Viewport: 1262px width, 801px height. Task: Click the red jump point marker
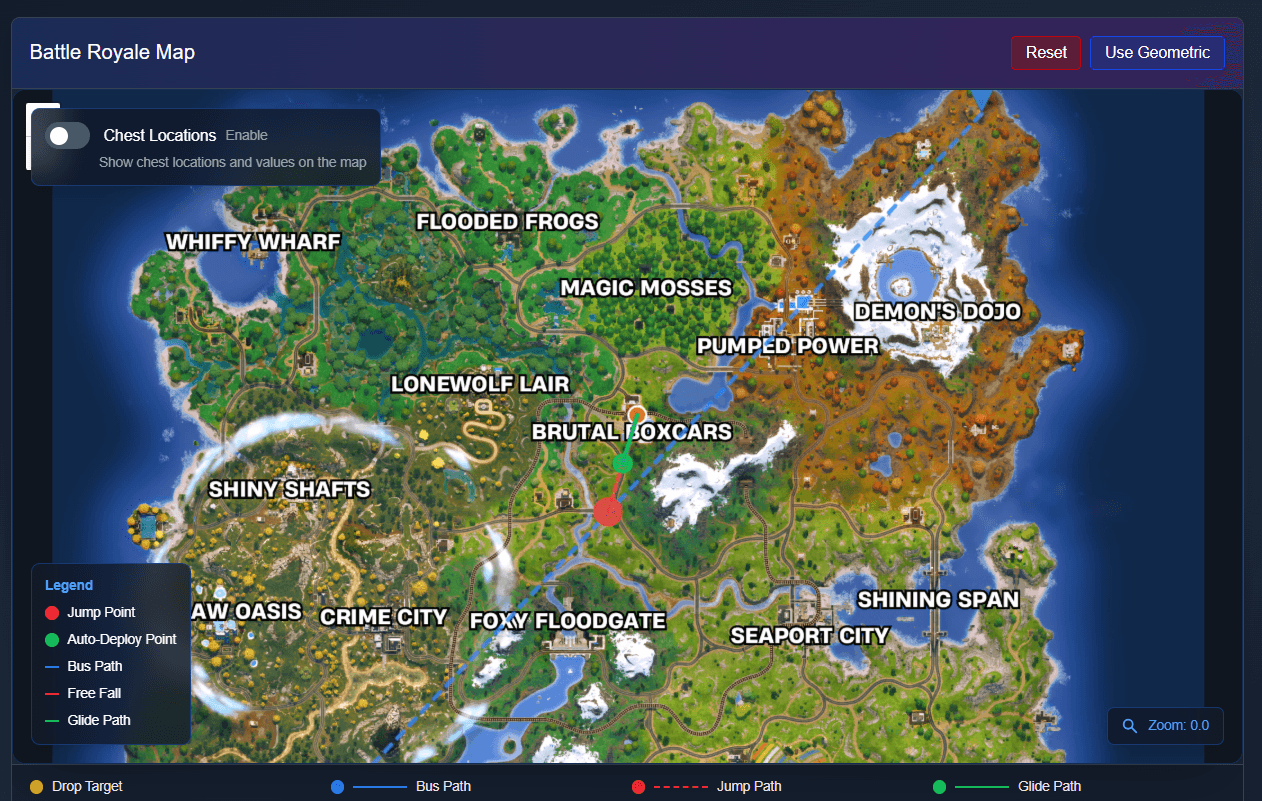click(x=608, y=511)
